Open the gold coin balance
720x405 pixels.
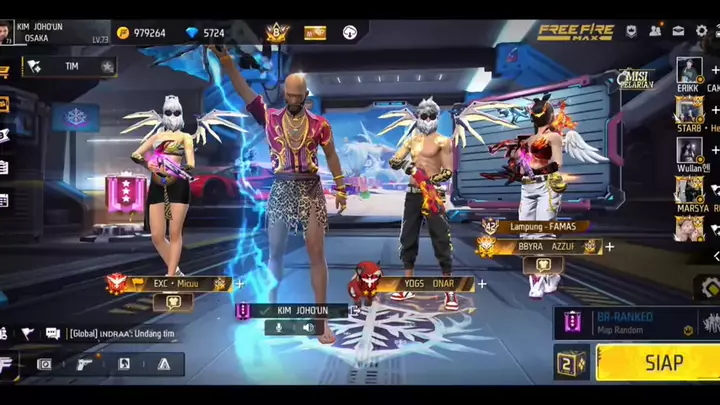(141, 32)
